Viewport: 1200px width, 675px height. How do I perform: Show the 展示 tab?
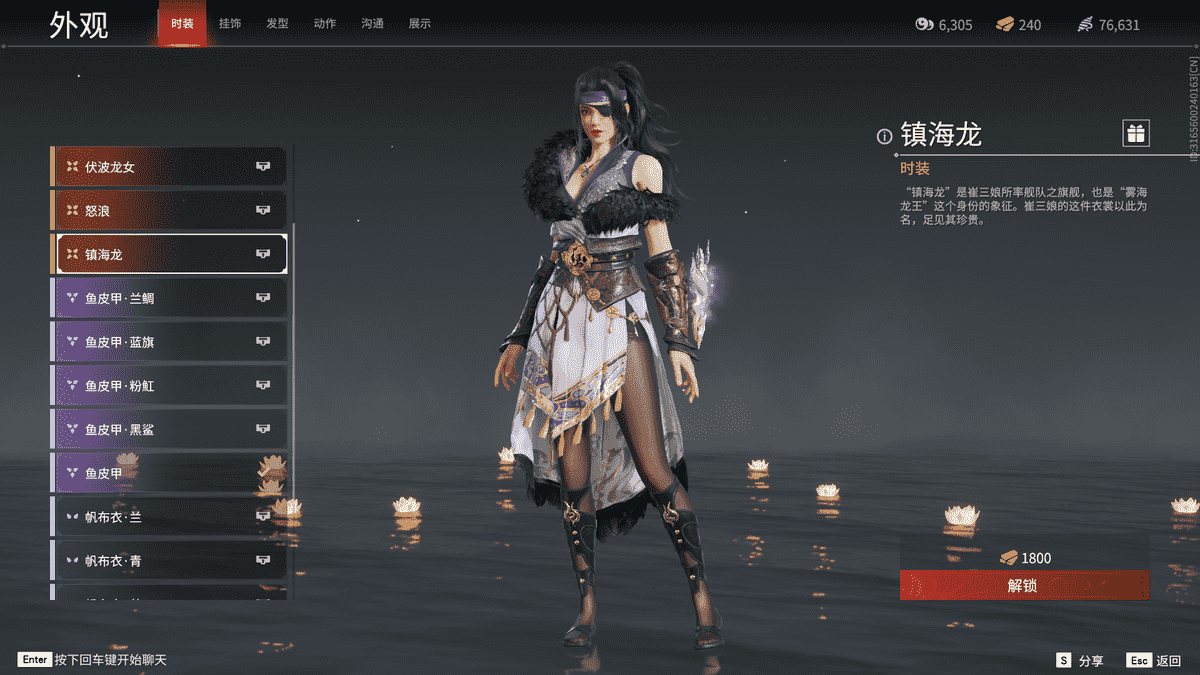420,23
